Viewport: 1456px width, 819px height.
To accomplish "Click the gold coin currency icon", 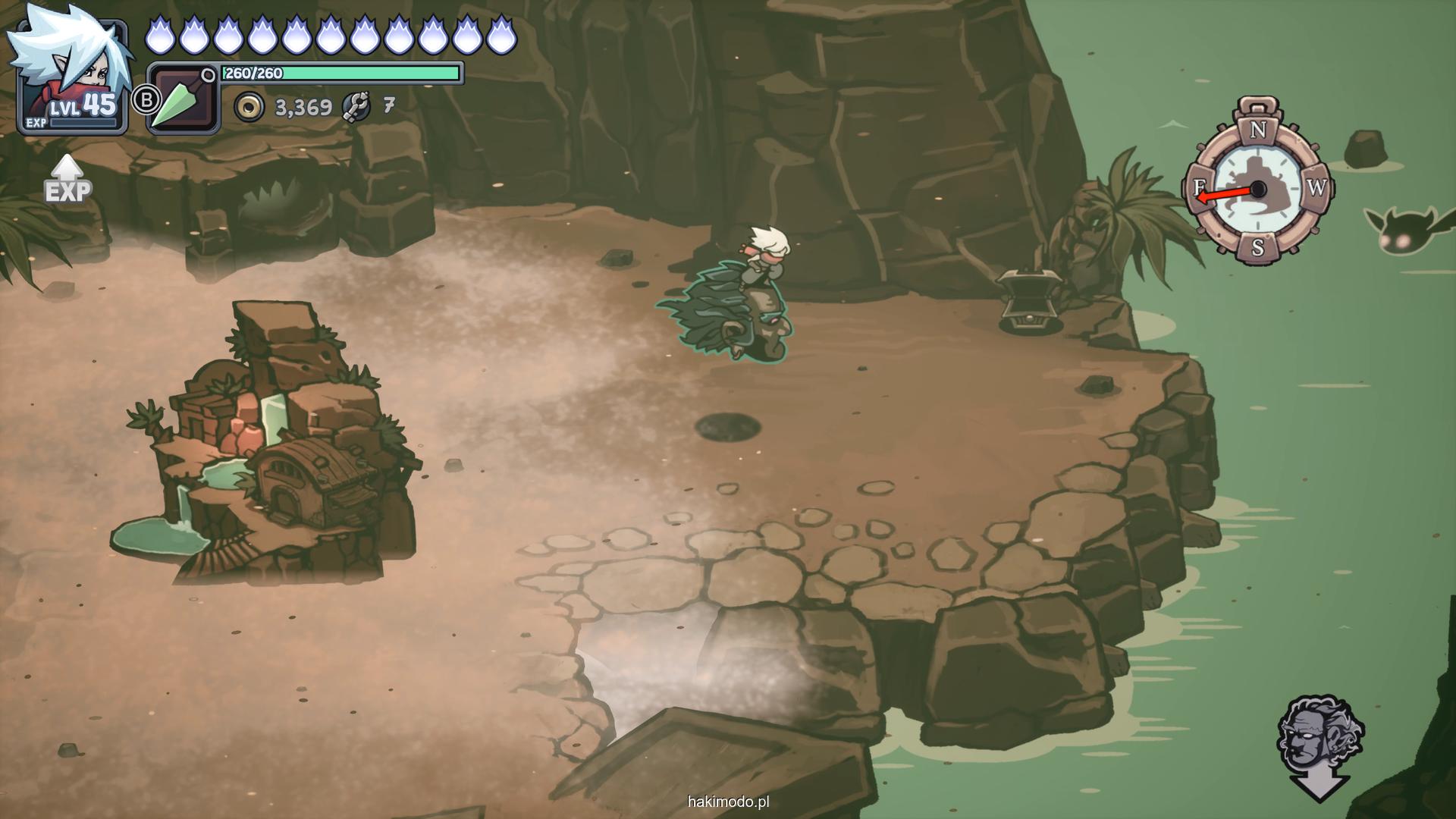I will point(249,108).
